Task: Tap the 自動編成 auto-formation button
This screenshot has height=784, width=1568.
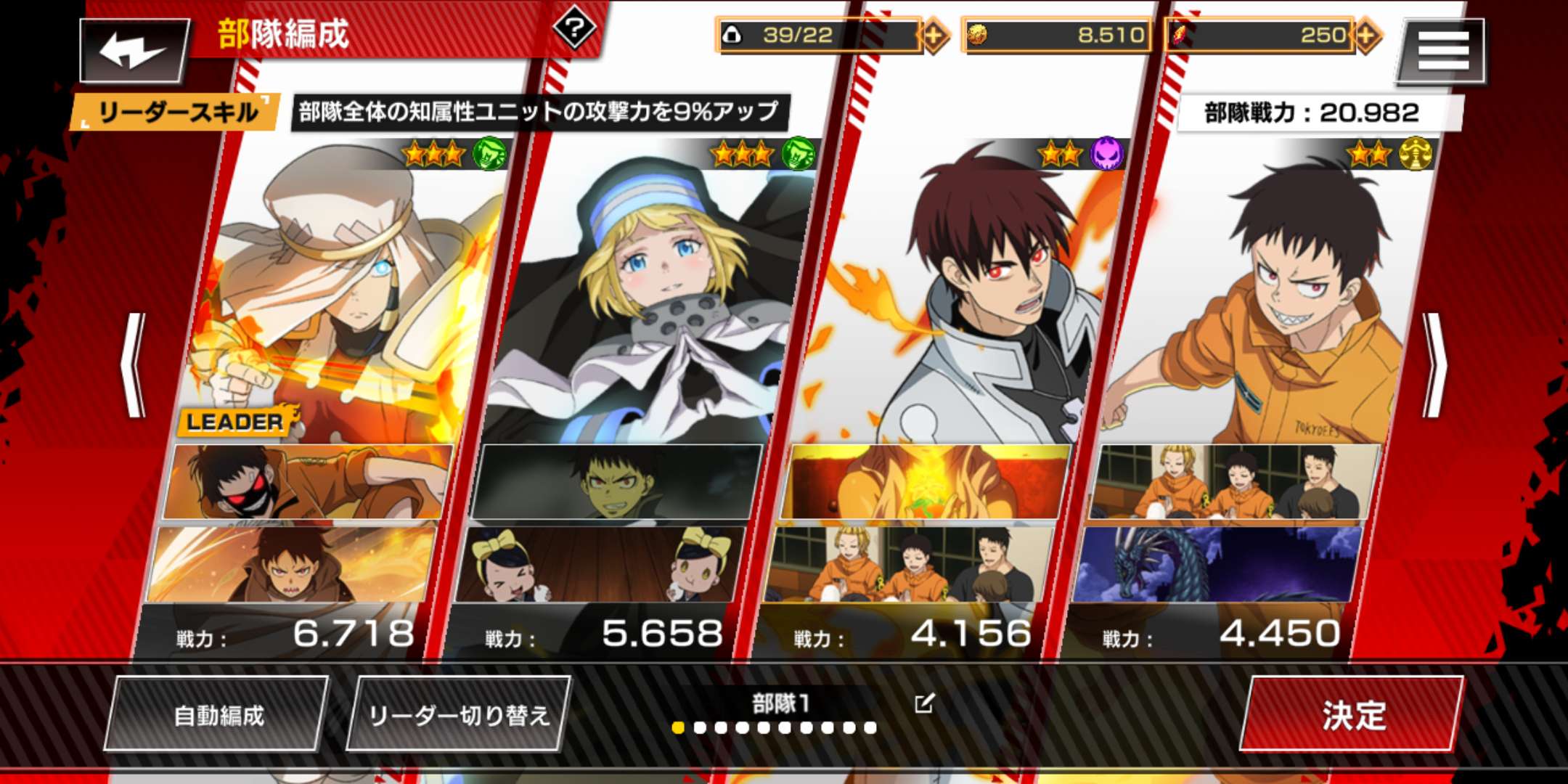Action: 218,715
